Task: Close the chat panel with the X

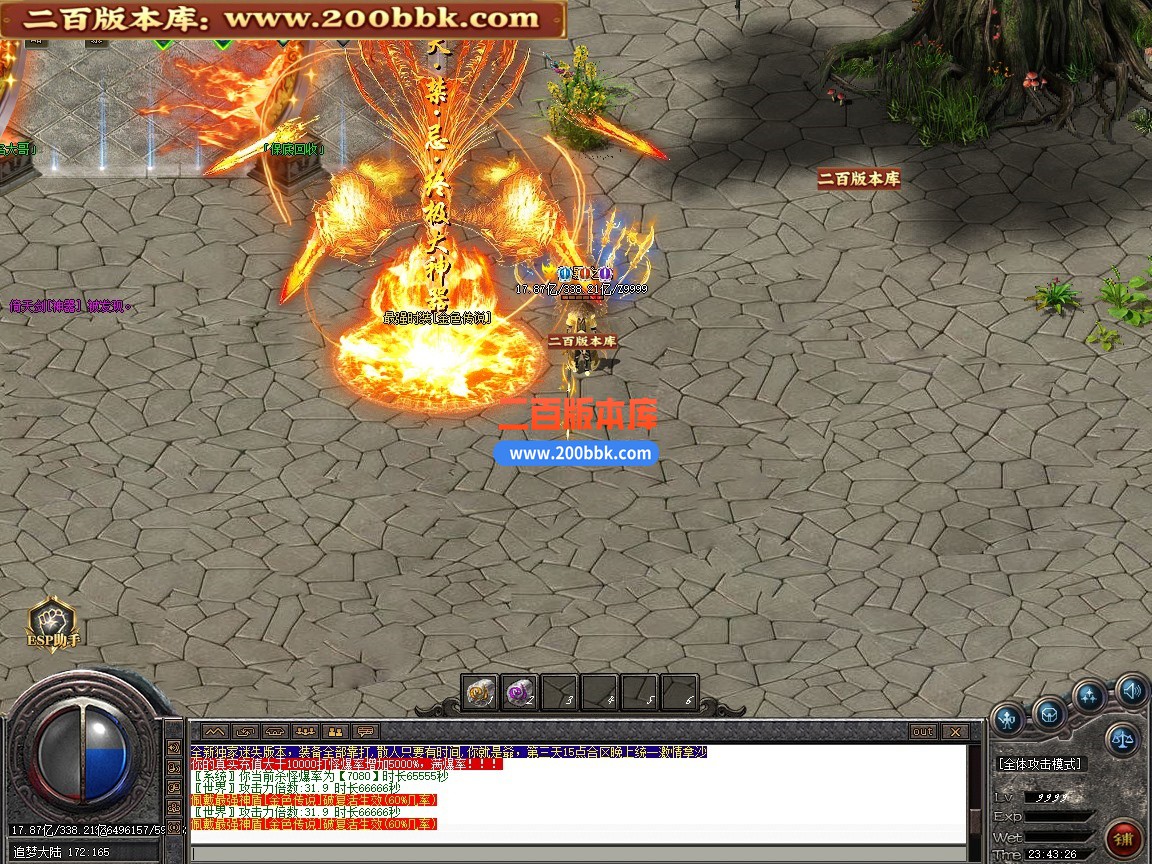Action: tap(954, 732)
